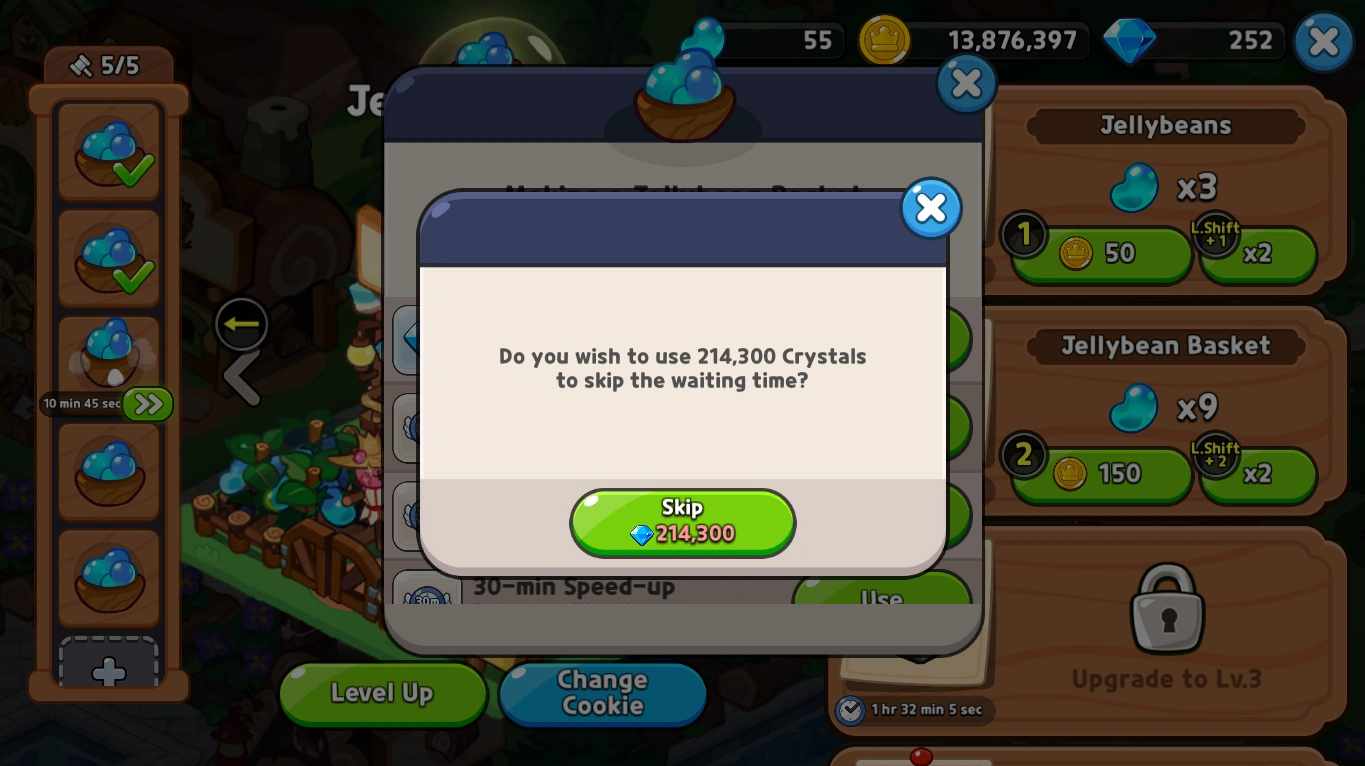Click the back arrow beside the production panel
Viewport: 1365px width, 766px height.
click(x=241, y=323)
